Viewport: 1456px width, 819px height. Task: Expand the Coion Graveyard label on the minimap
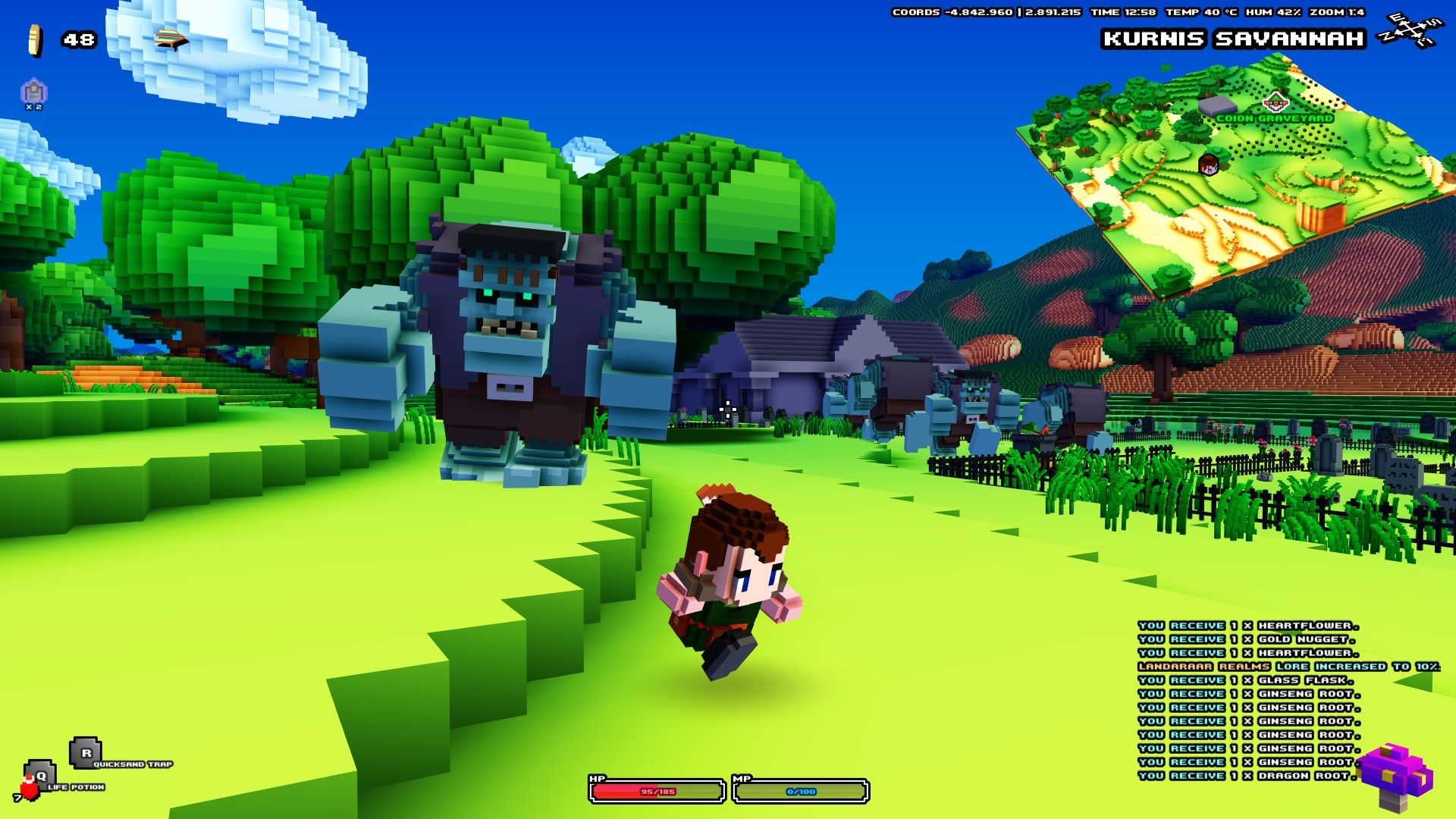pyautogui.click(x=1276, y=119)
